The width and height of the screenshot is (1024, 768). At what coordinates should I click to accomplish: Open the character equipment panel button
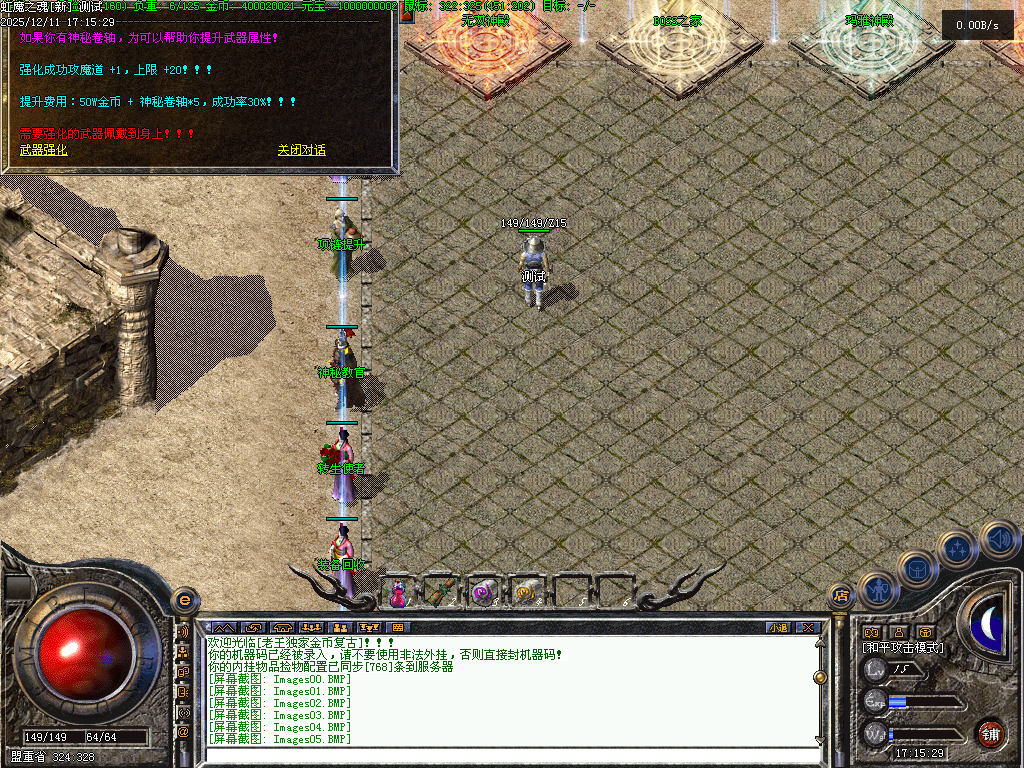click(877, 590)
